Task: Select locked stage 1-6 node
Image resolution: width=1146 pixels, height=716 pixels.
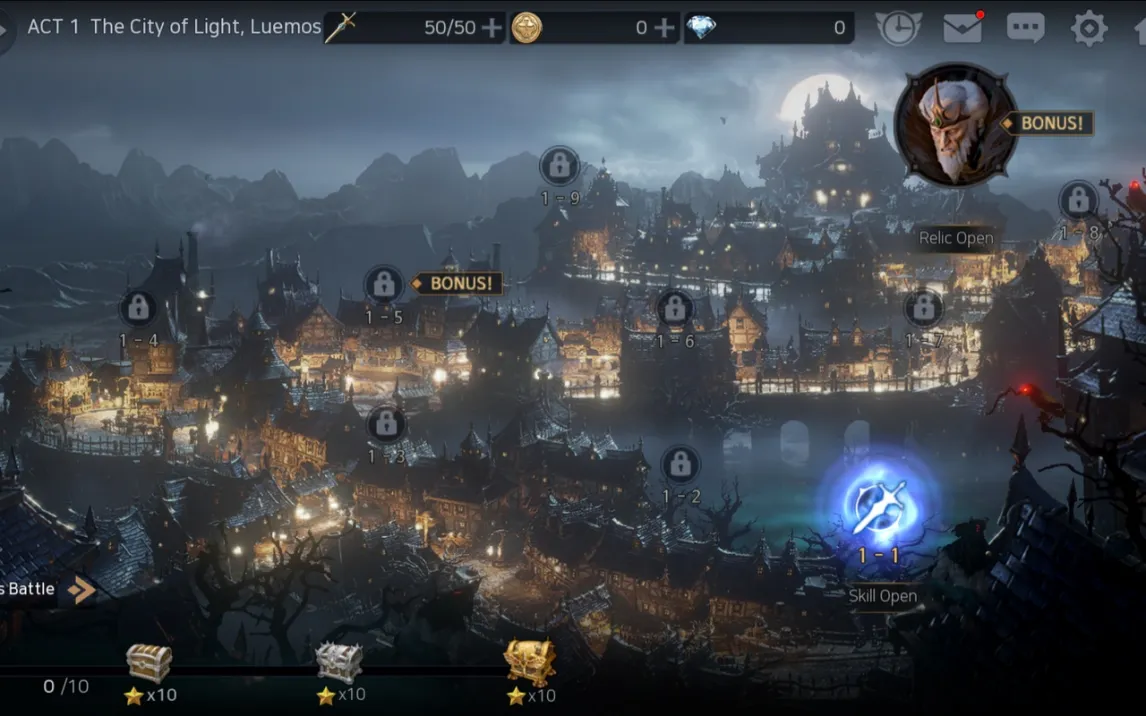Action: click(x=674, y=308)
